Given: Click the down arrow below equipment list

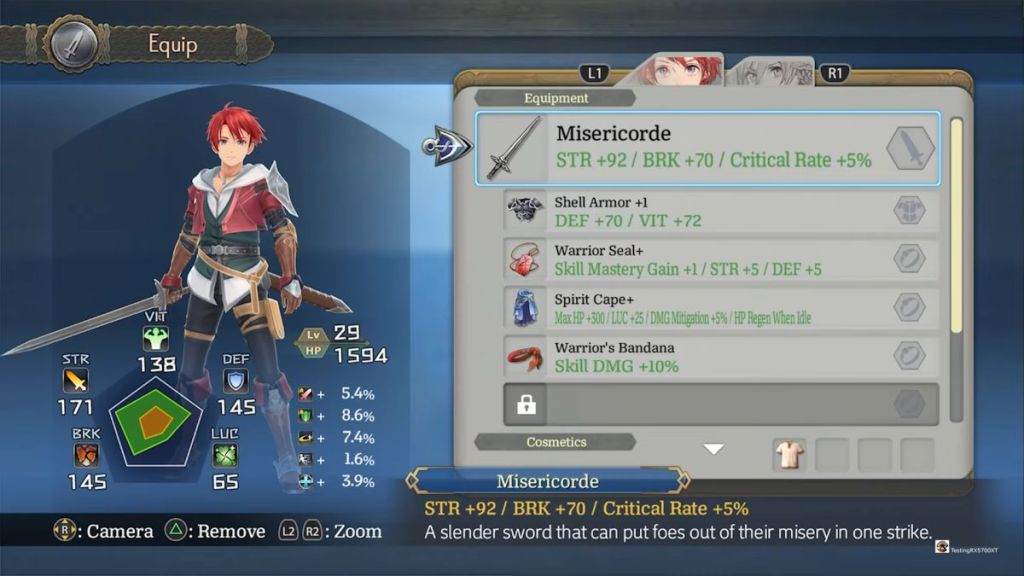Looking at the screenshot, I should tap(713, 450).
